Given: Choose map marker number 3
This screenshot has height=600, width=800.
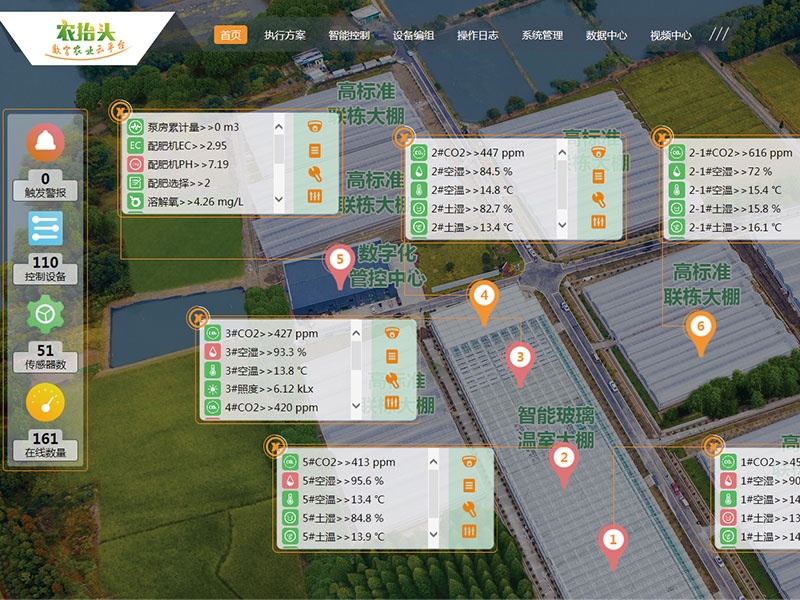Looking at the screenshot, I should 519,356.
